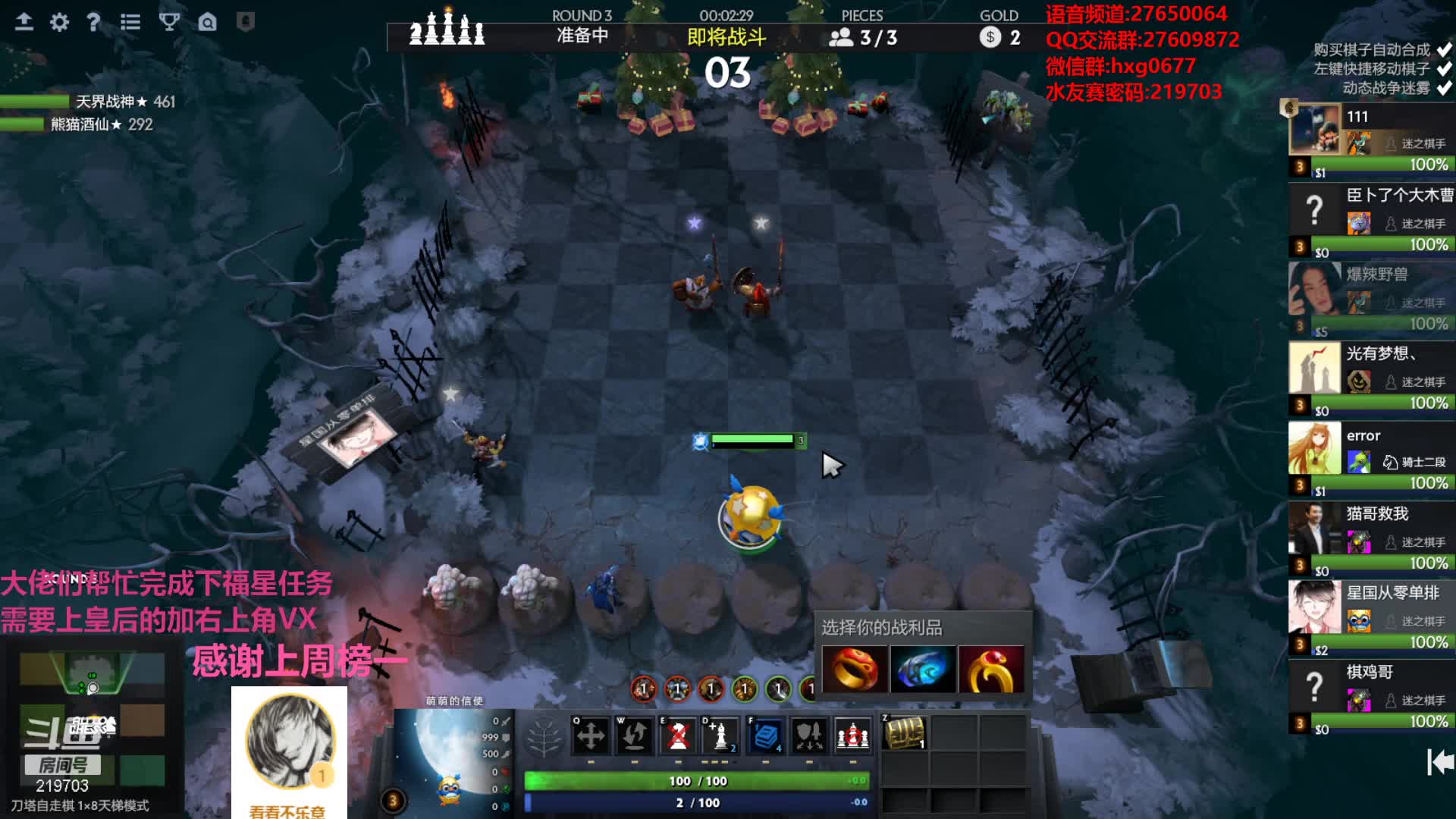Viewport: 1456px width, 819px height.
Task: Choose the gold ring with ruby reward
Action: 990,669
